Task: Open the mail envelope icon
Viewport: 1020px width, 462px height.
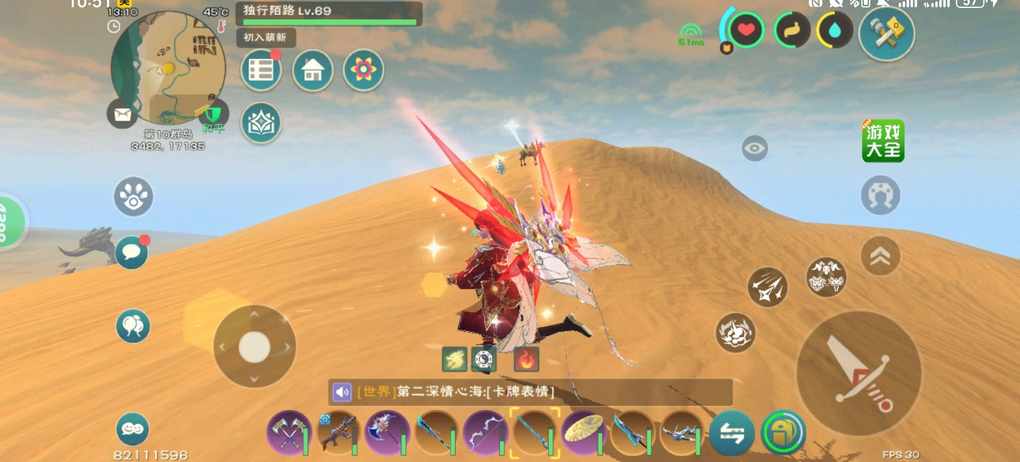Action: click(122, 114)
